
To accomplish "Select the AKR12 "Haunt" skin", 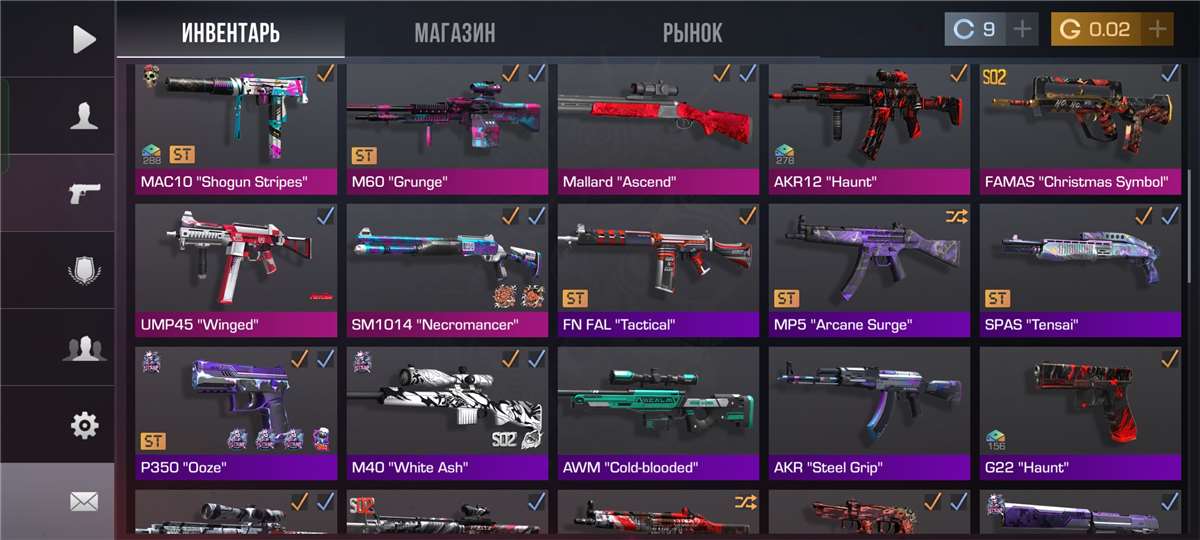I will [869, 128].
